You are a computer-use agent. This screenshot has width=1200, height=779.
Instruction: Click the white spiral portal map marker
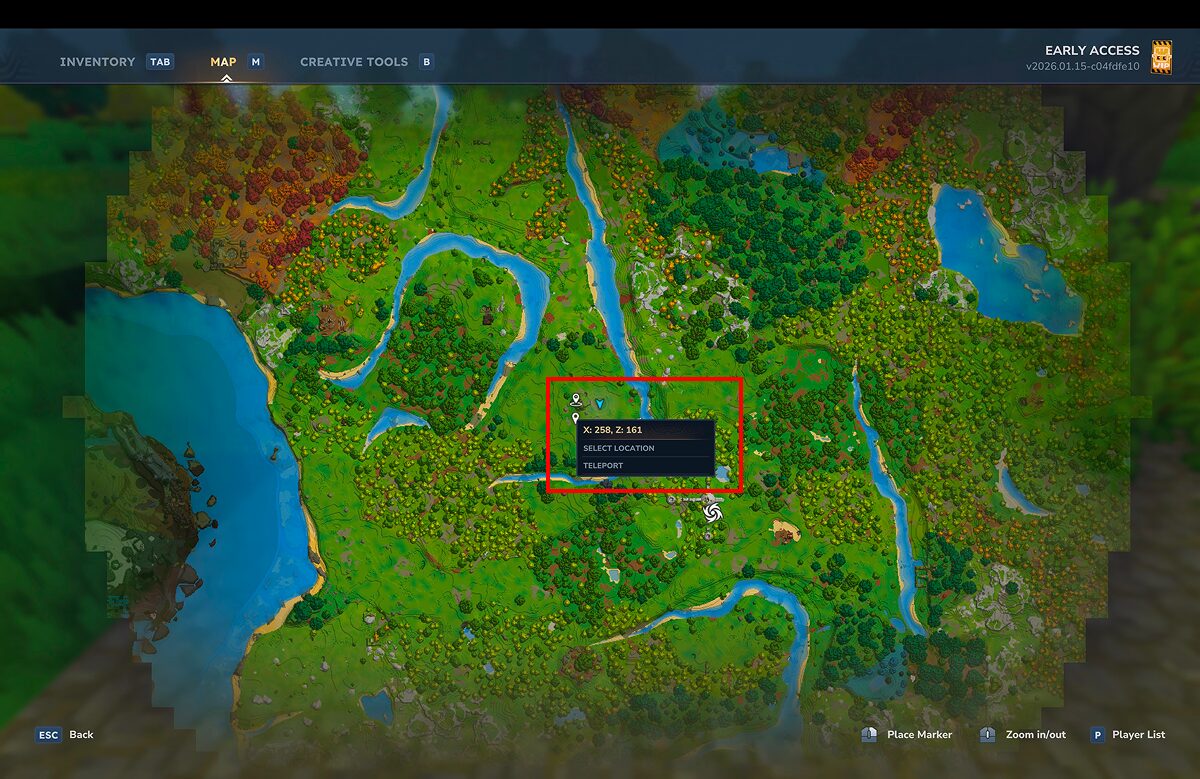tap(712, 513)
